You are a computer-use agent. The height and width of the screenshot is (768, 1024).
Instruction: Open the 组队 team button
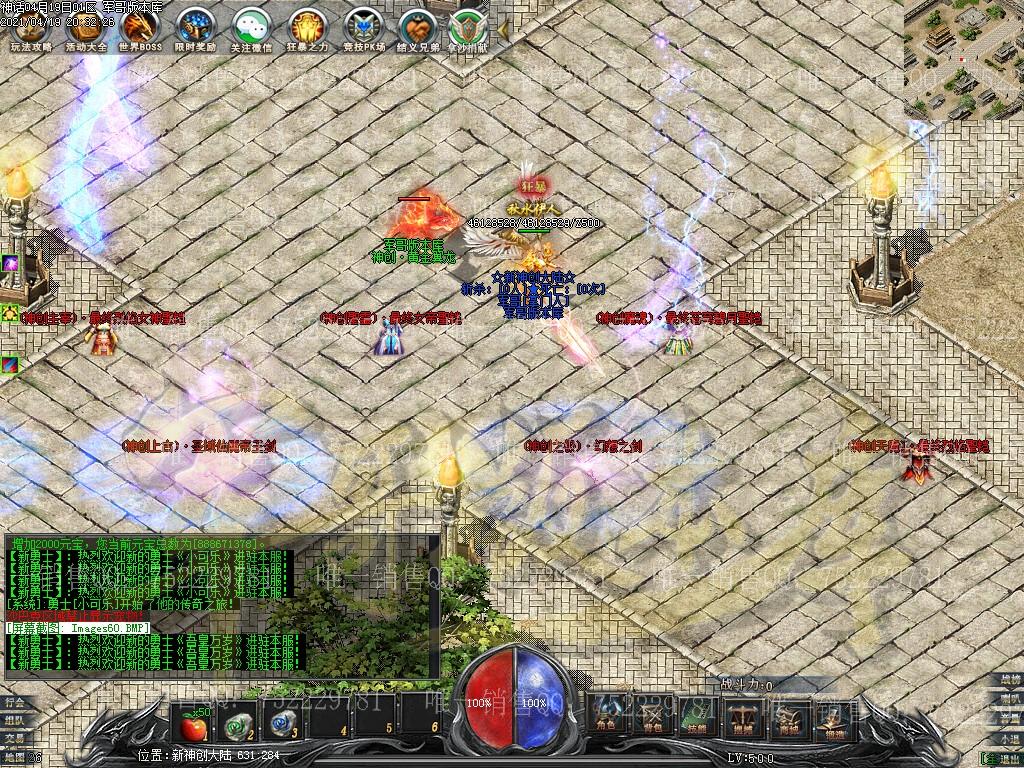pos(13,720)
